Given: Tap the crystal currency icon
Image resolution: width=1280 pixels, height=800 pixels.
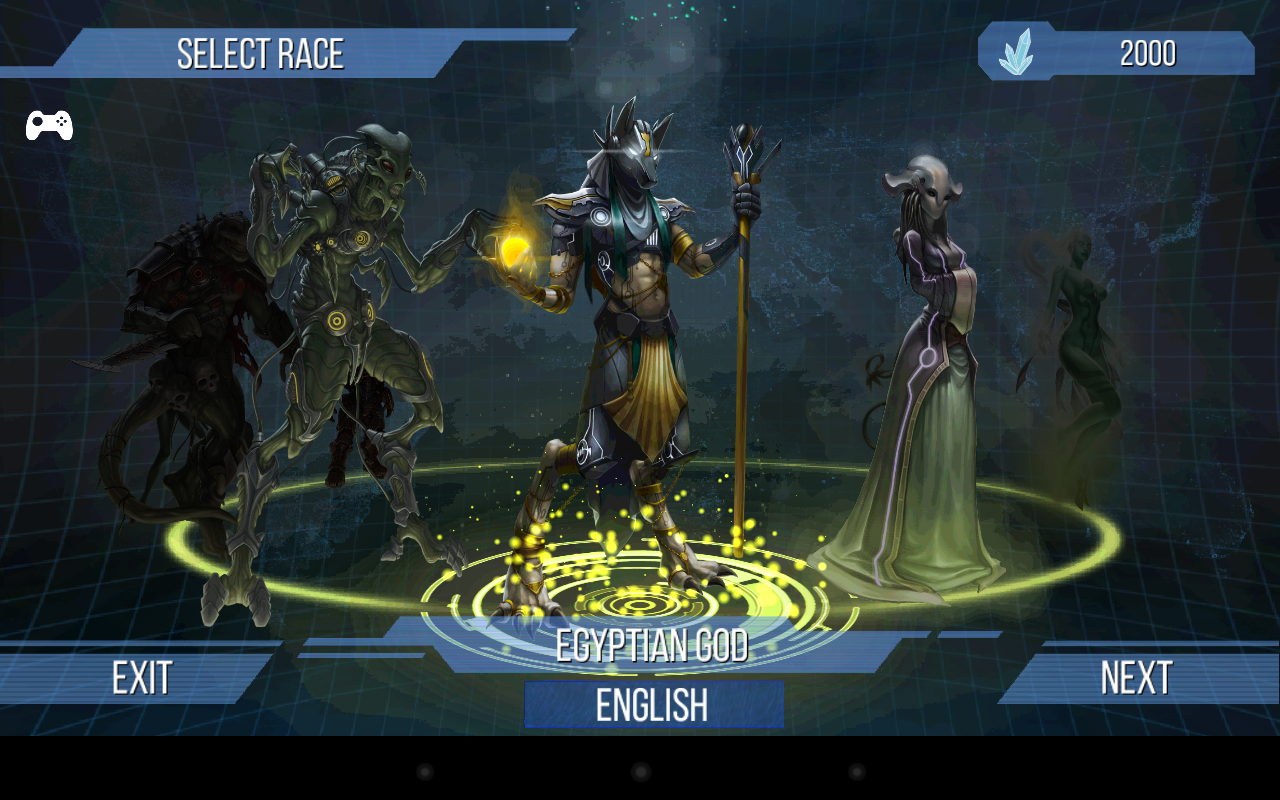Looking at the screenshot, I should click(1016, 52).
